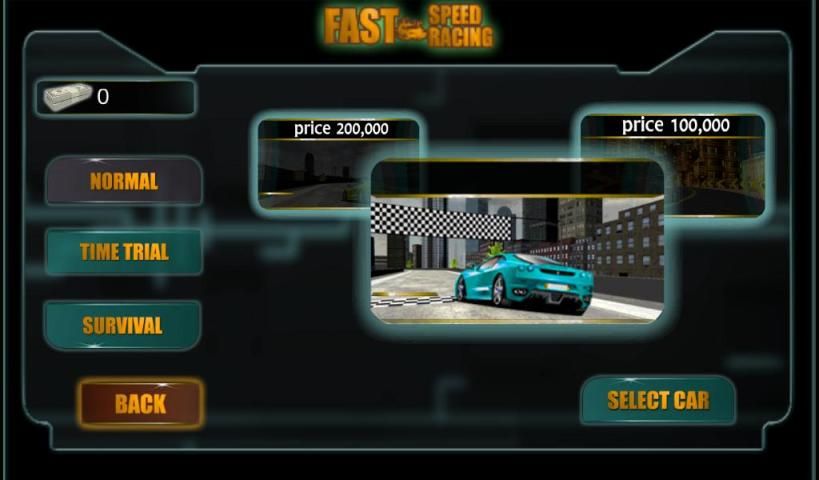The width and height of the screenshot is (819, 480).
Task: Go back with the Back button
Action: [140, 403]
